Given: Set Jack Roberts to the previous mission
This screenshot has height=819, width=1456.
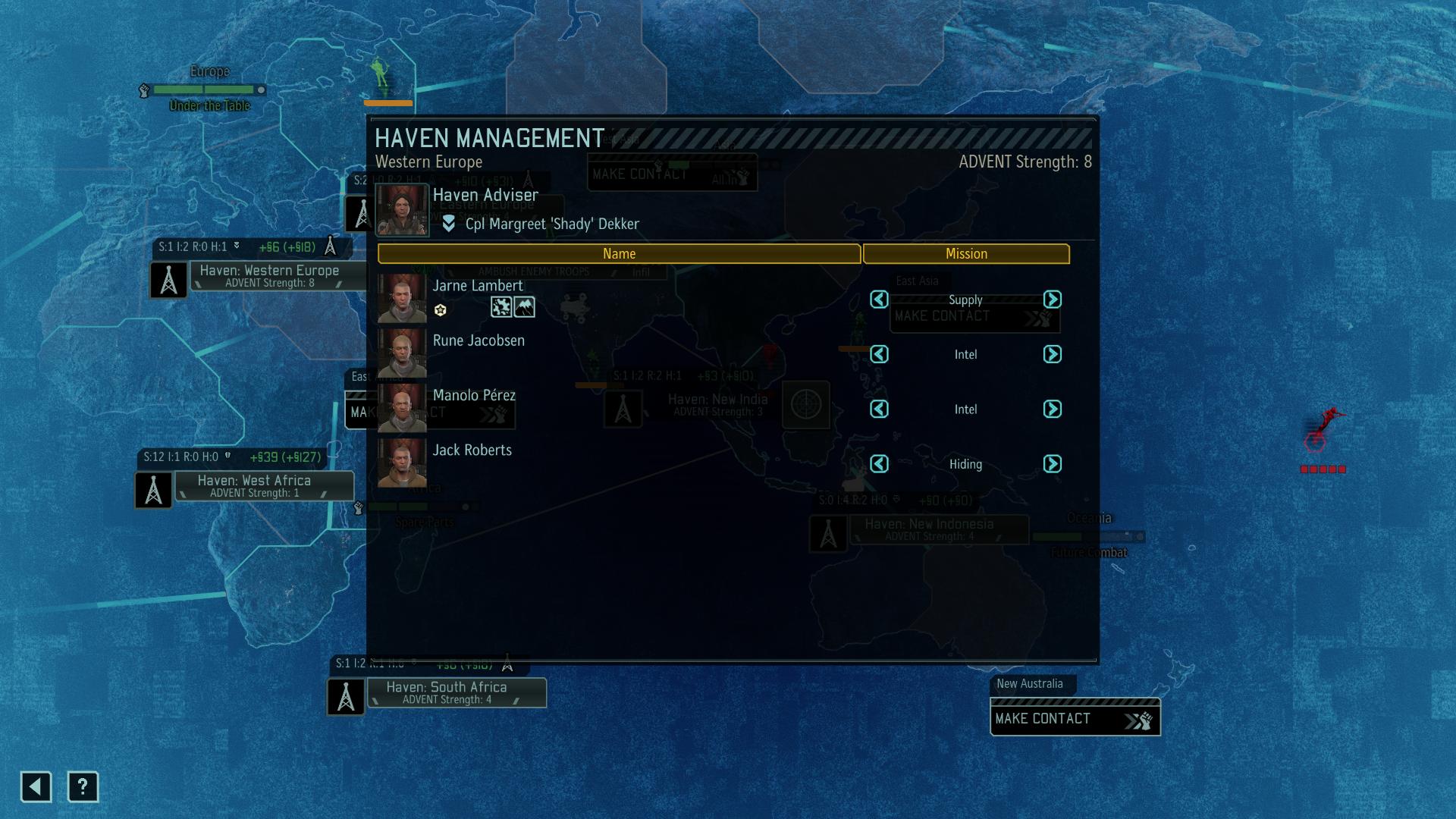Looking at the screenshot, I should tap(879, 463).
